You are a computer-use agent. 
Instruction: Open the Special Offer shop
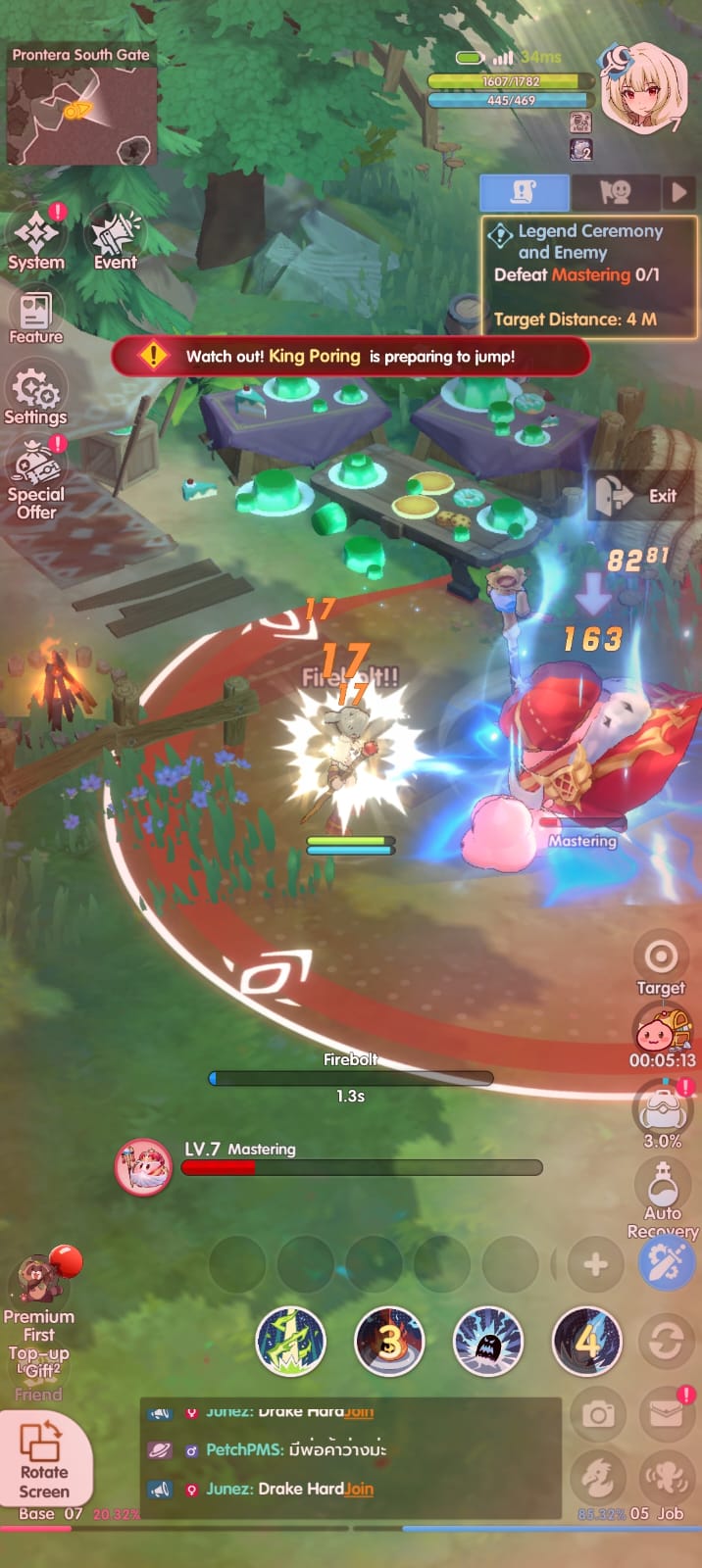click(x=36, y=475)
